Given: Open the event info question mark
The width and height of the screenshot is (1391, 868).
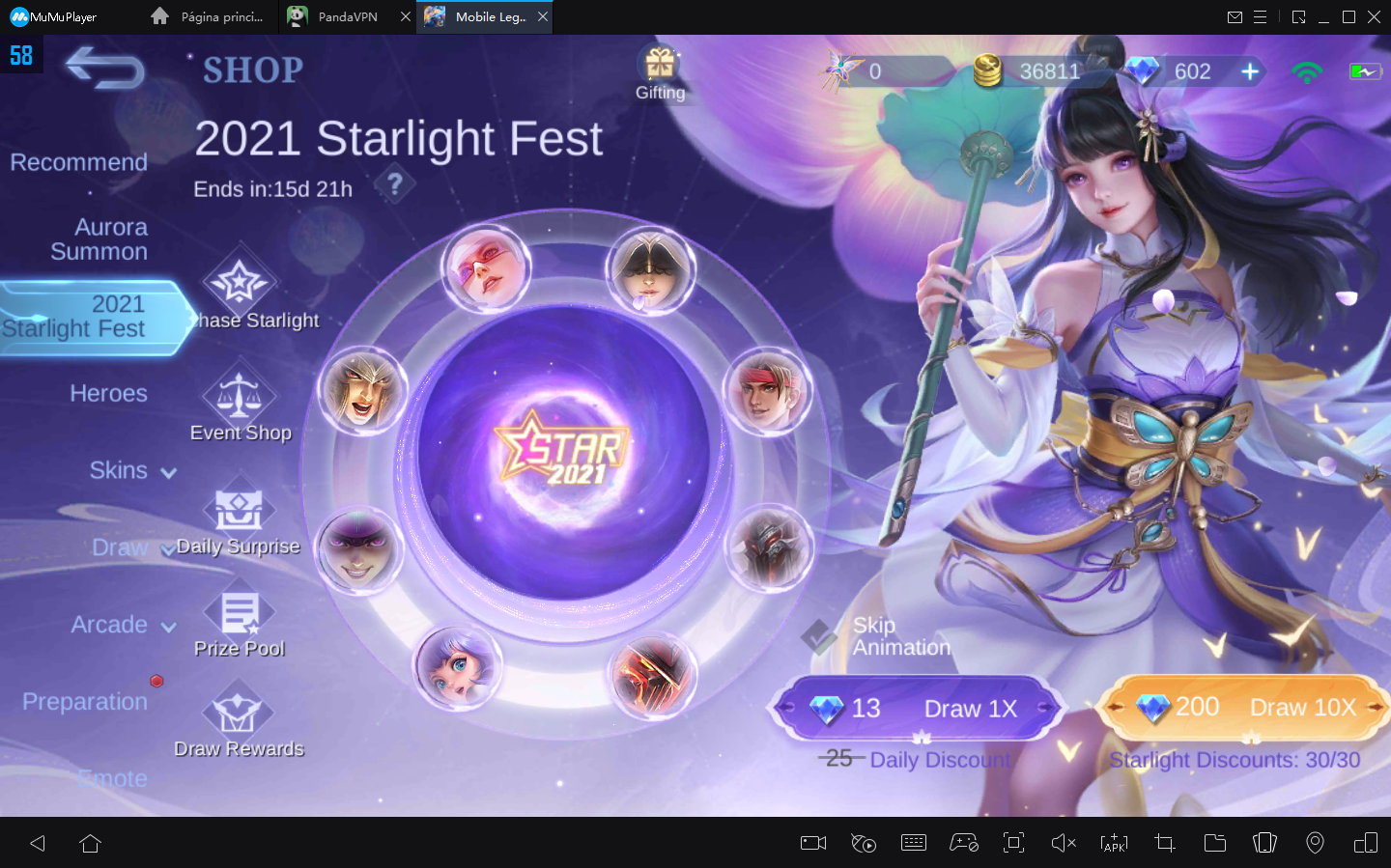Looking at the screenshot, I should 395,183.
